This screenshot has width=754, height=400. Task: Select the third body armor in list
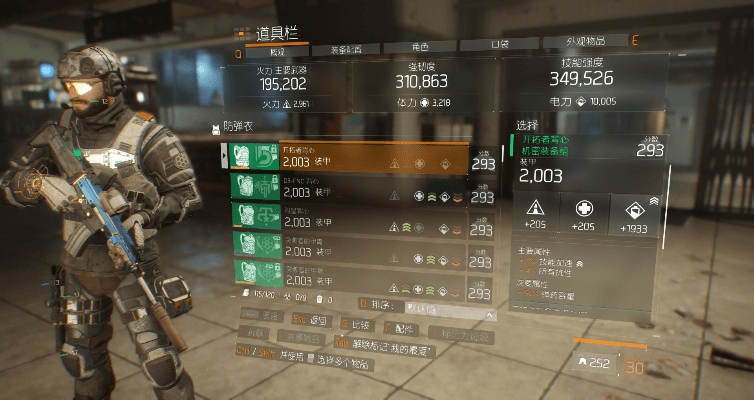(345, 215)
